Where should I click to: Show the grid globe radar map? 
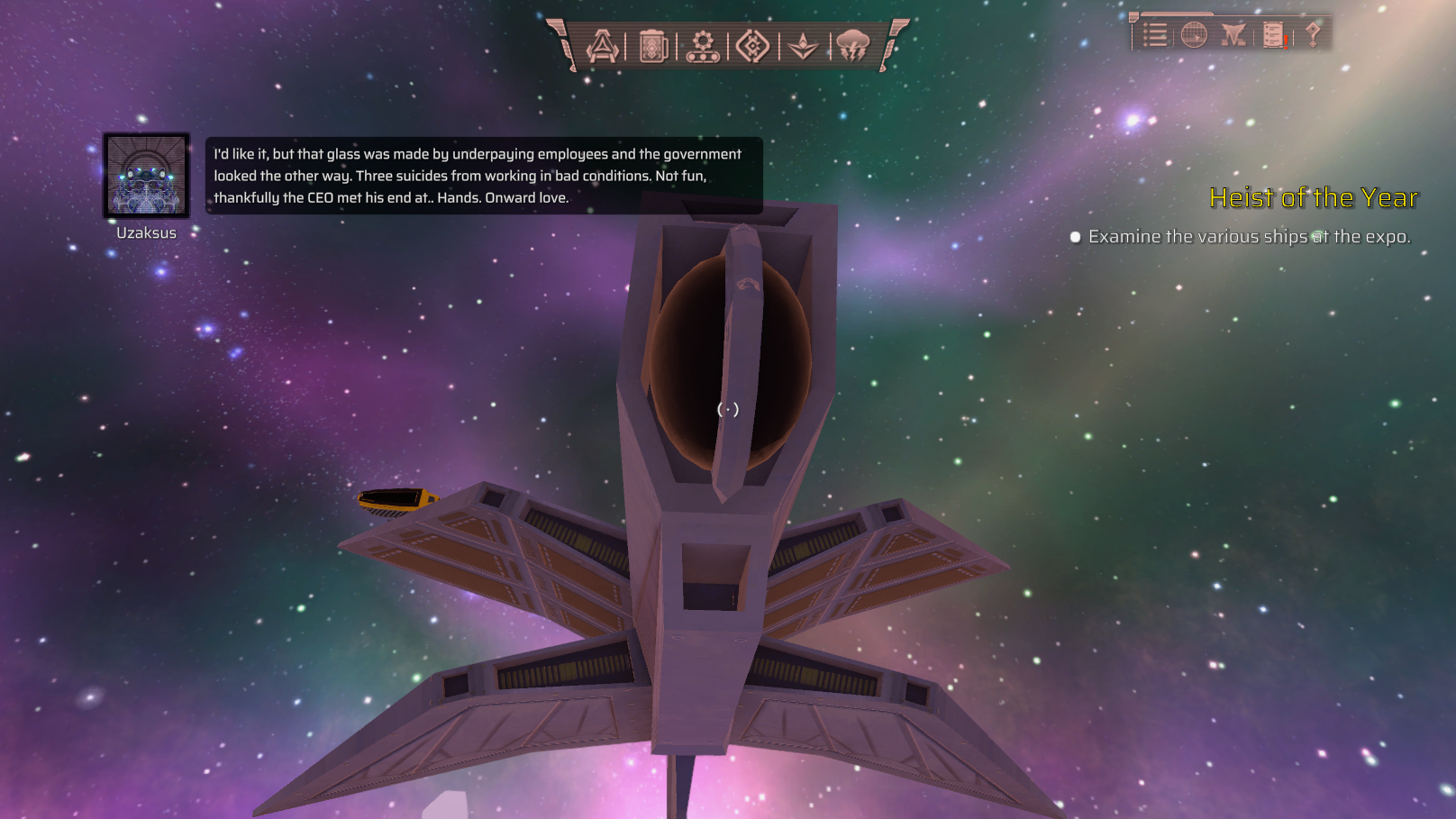[x=1194, y=35]
